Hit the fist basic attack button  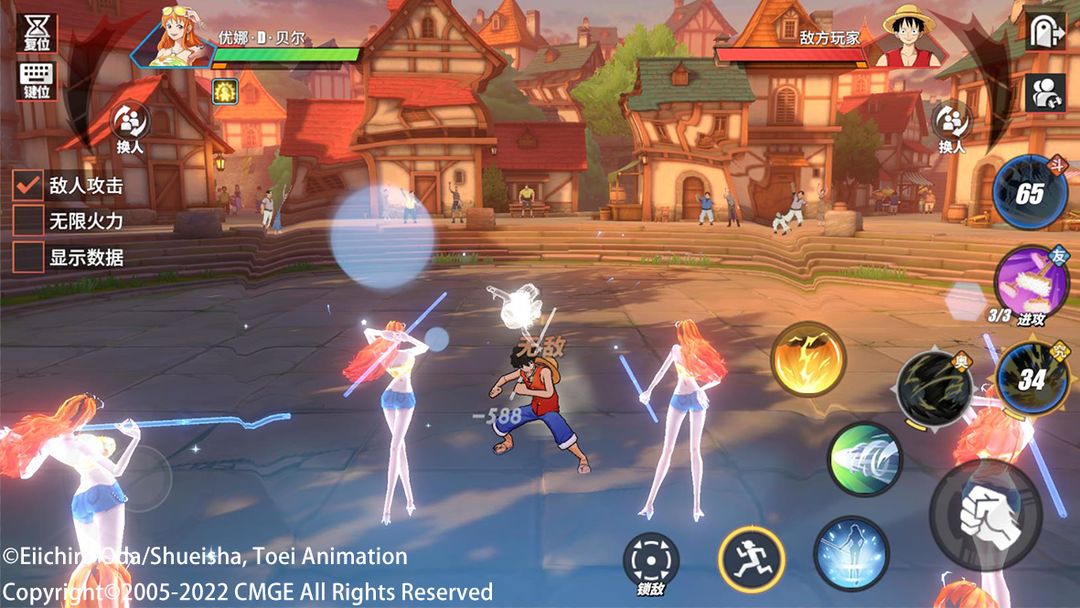[986, 514]
